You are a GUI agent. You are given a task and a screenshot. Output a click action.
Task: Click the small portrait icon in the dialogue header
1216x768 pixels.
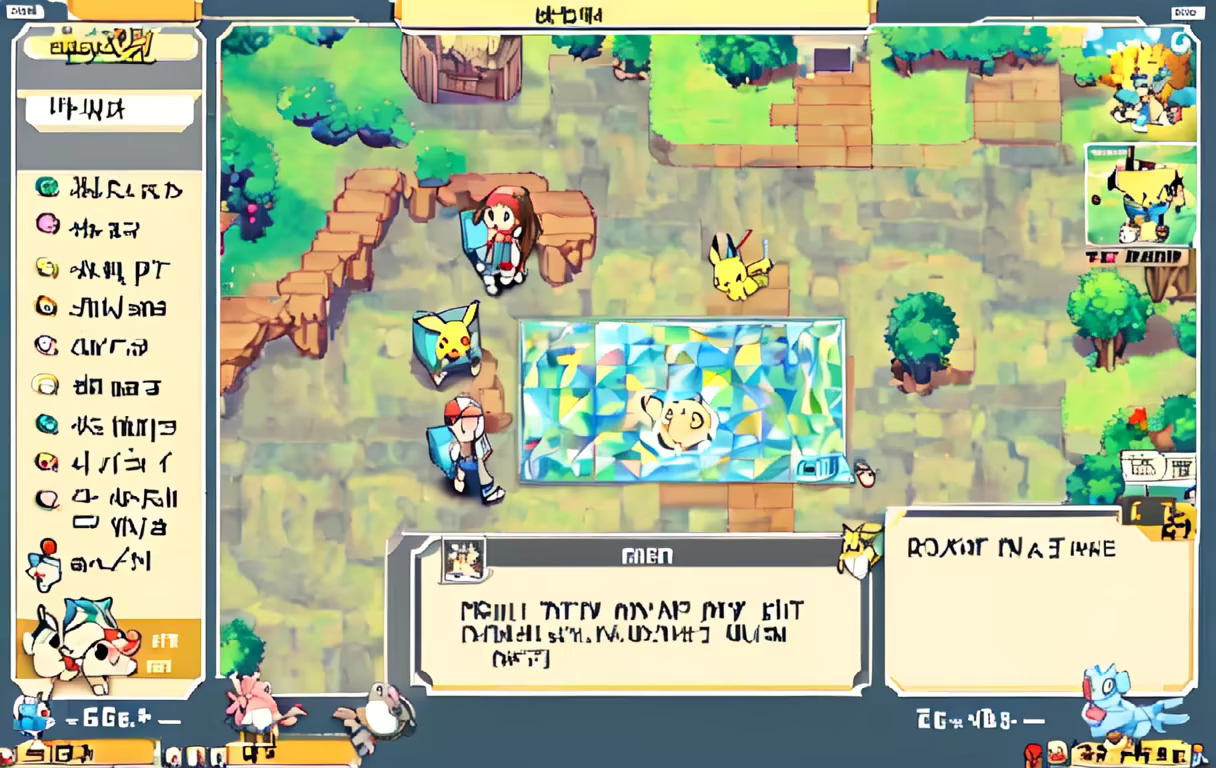(x=463, y=558)
